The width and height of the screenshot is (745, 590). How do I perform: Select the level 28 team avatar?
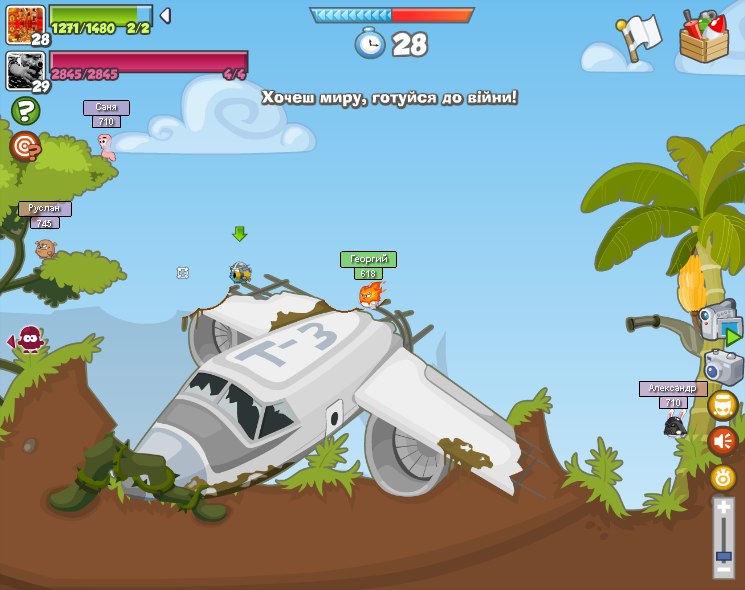25,22
